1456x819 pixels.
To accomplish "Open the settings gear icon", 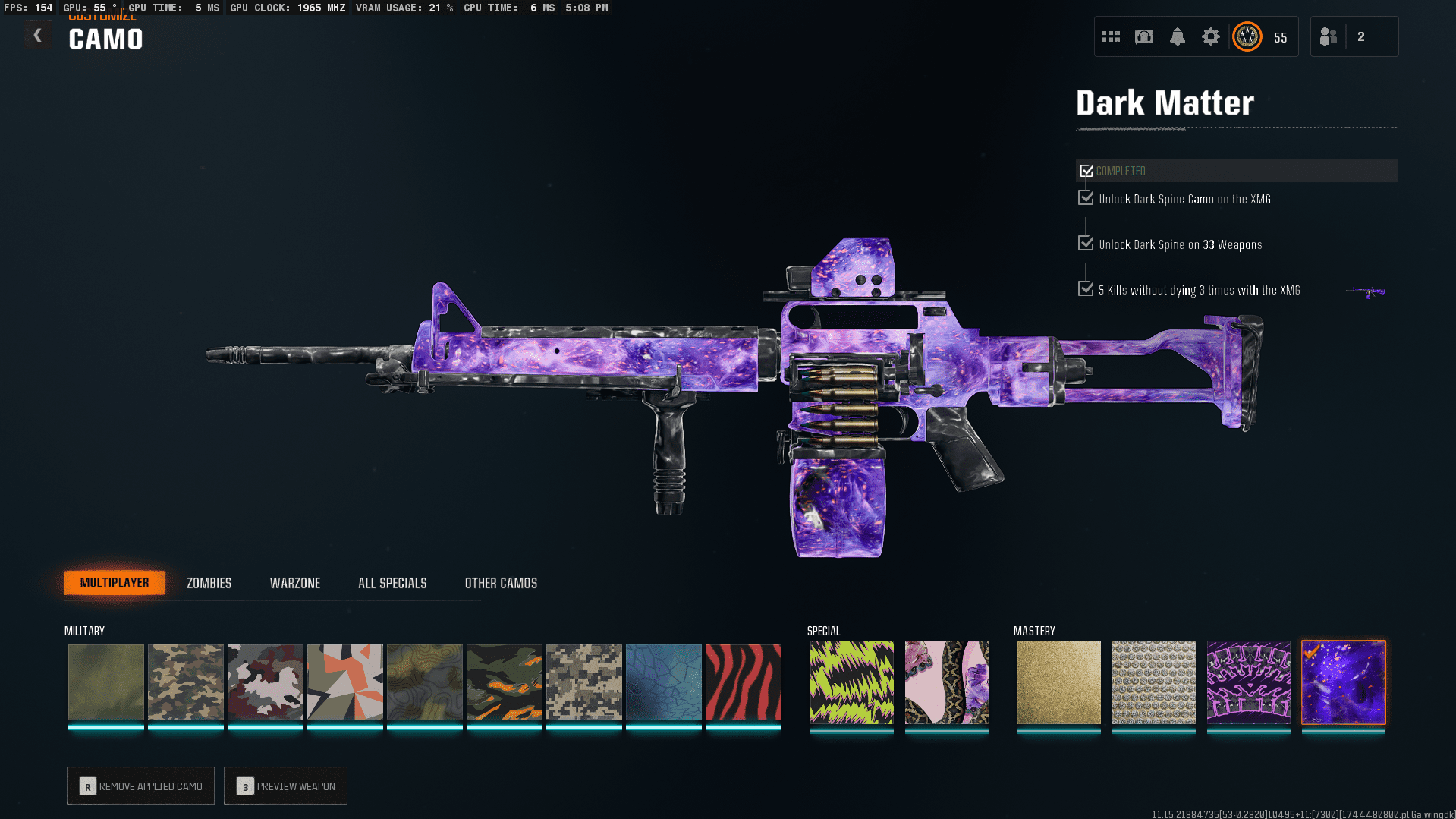I will pos(1210,36).
